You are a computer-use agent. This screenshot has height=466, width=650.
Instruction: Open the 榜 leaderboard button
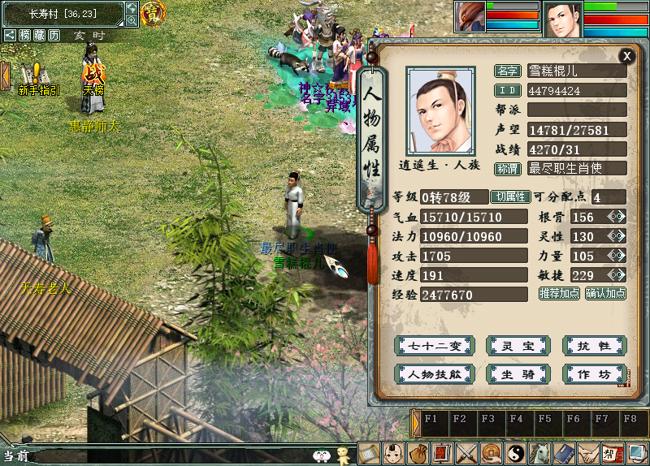click(23, 35)
